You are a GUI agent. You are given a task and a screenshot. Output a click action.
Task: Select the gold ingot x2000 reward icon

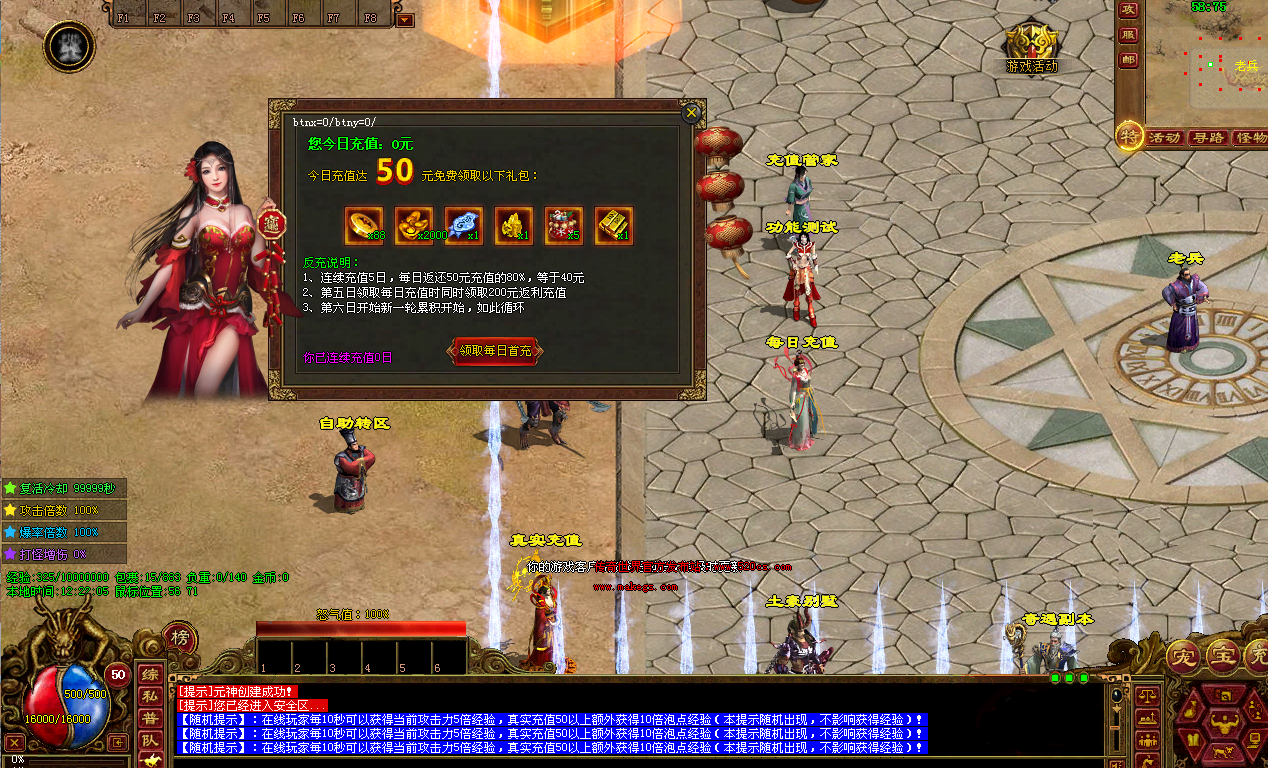click(x=414, y=225)
